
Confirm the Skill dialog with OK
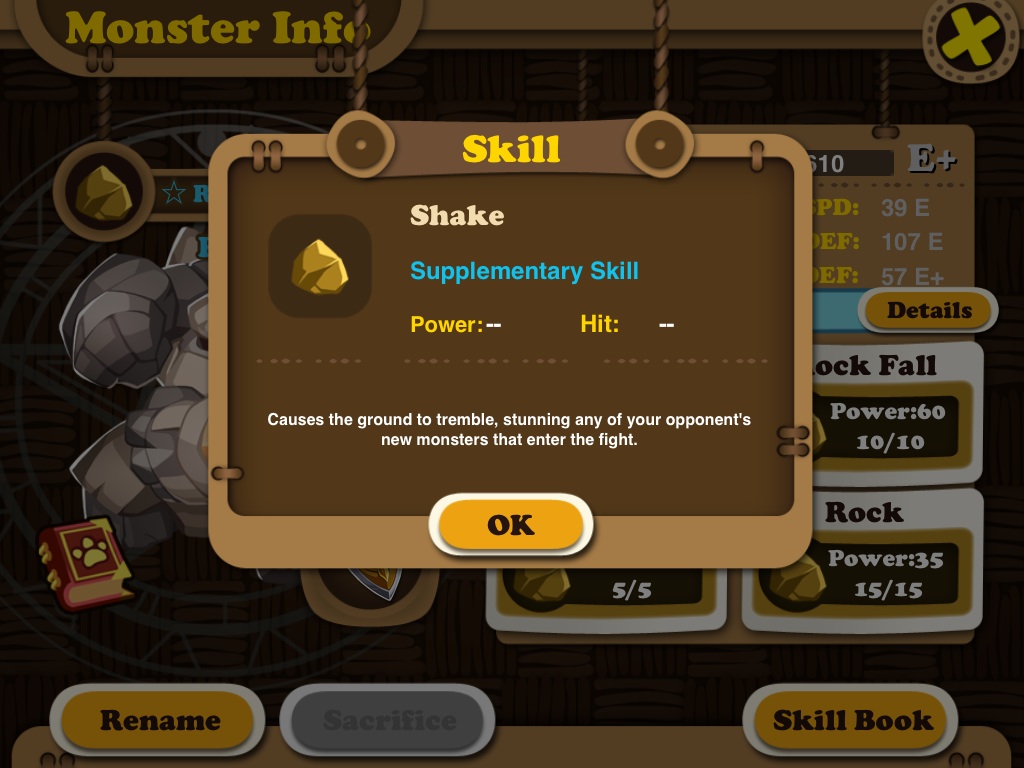point(511,525)
